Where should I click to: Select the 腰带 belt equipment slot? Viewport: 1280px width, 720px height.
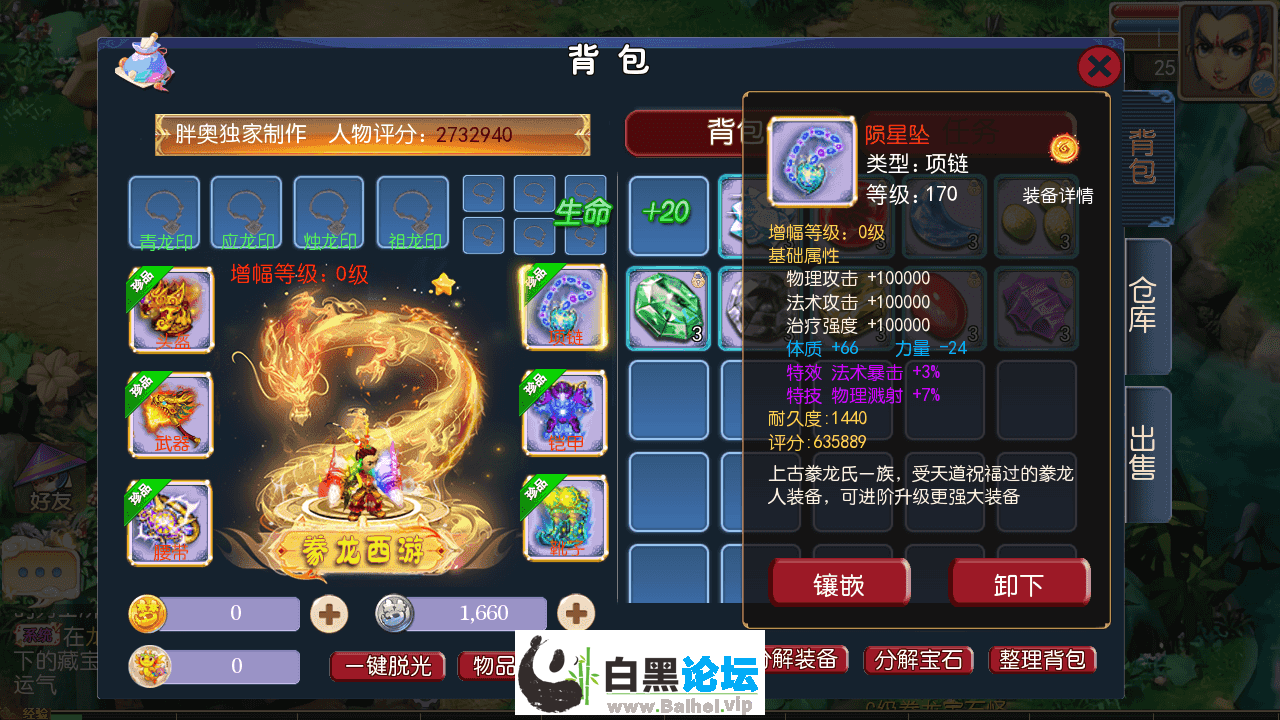pos(170,520)
